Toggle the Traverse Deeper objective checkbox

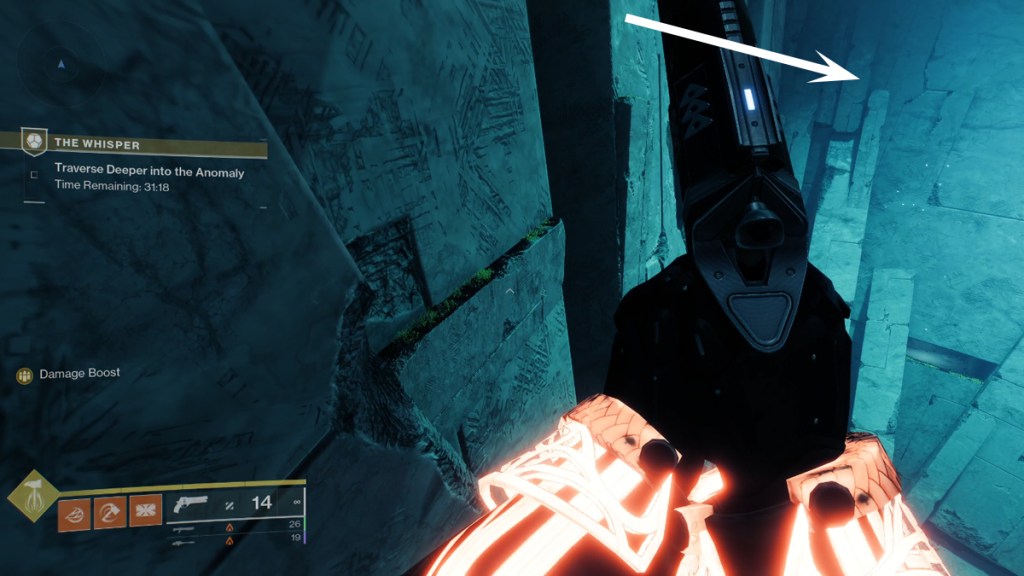tap(35, 174)
